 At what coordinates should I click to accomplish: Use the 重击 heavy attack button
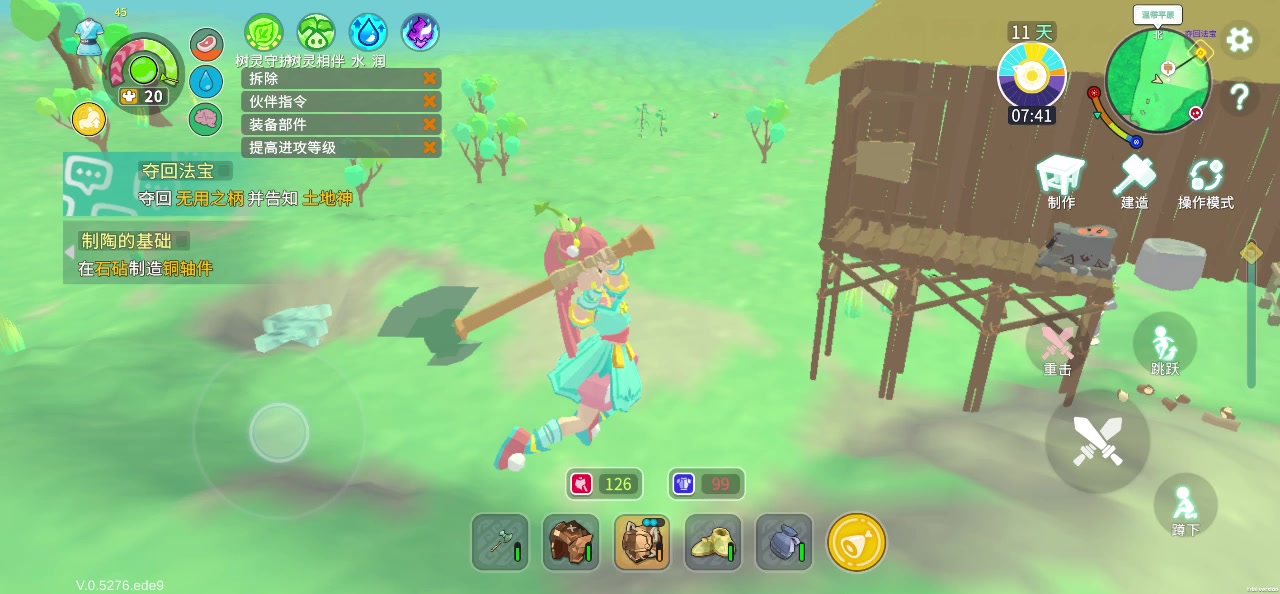(x=1058, y=349)
